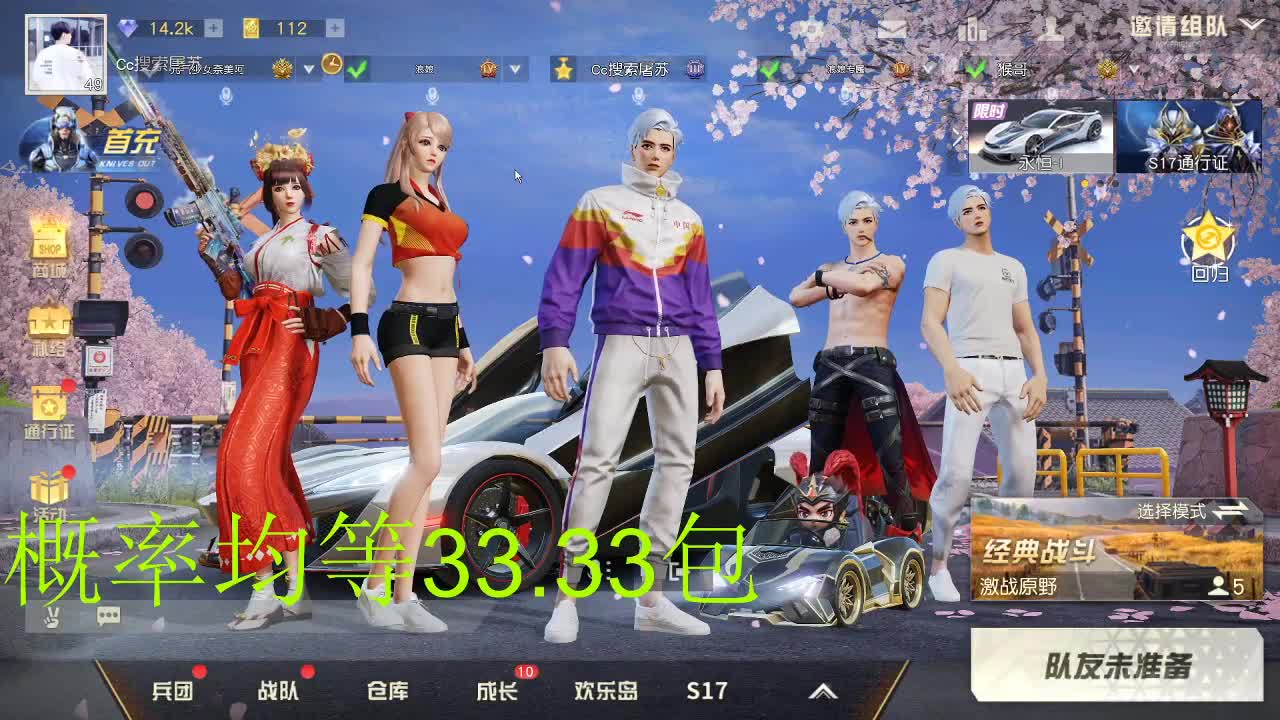Open the friends icon in top bar
This screenshot has width=1280, height=720.
pos(1053,28)
